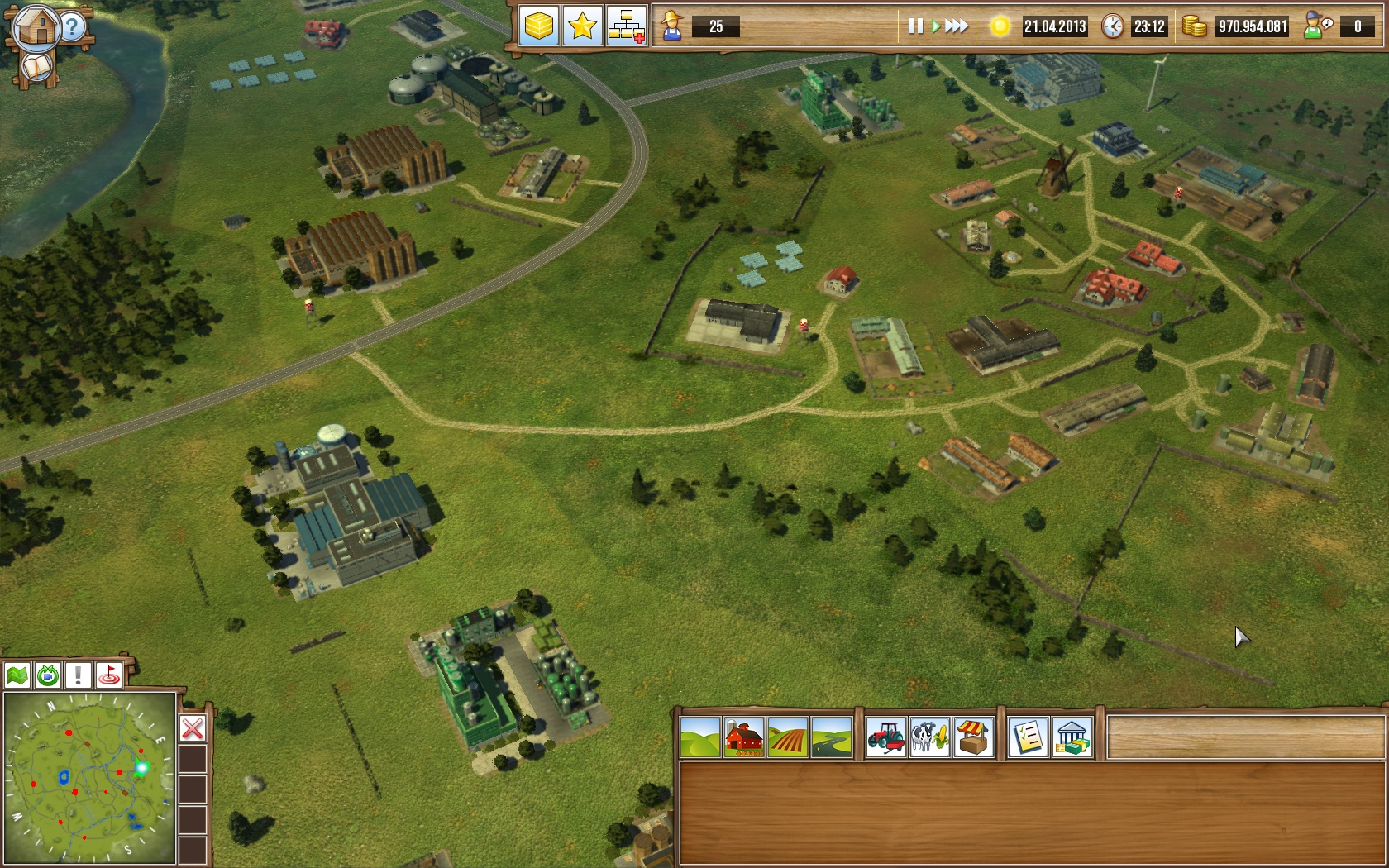The image size is (1389, 868).
Task: Open the red barn buildings category
Action: (x=743, y=737)
